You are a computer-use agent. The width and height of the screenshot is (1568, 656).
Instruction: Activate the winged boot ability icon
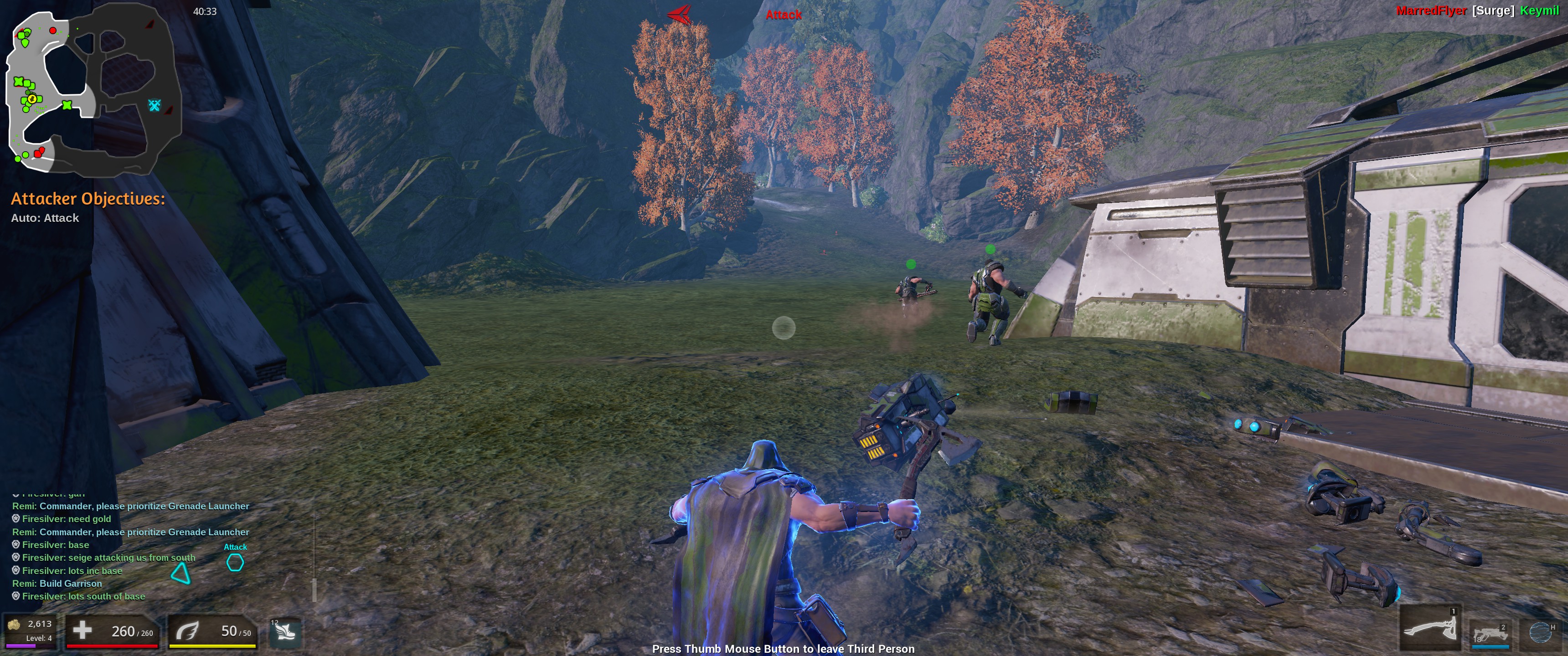click(x=285, y=632)
